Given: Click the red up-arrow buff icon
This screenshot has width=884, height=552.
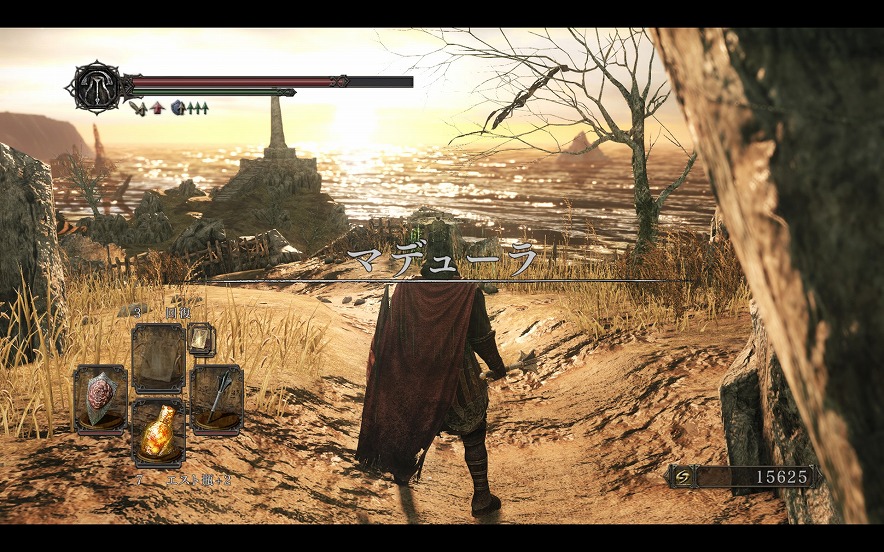Looking at the screenshot, I should pyautogui.click(x=157, y=108).
